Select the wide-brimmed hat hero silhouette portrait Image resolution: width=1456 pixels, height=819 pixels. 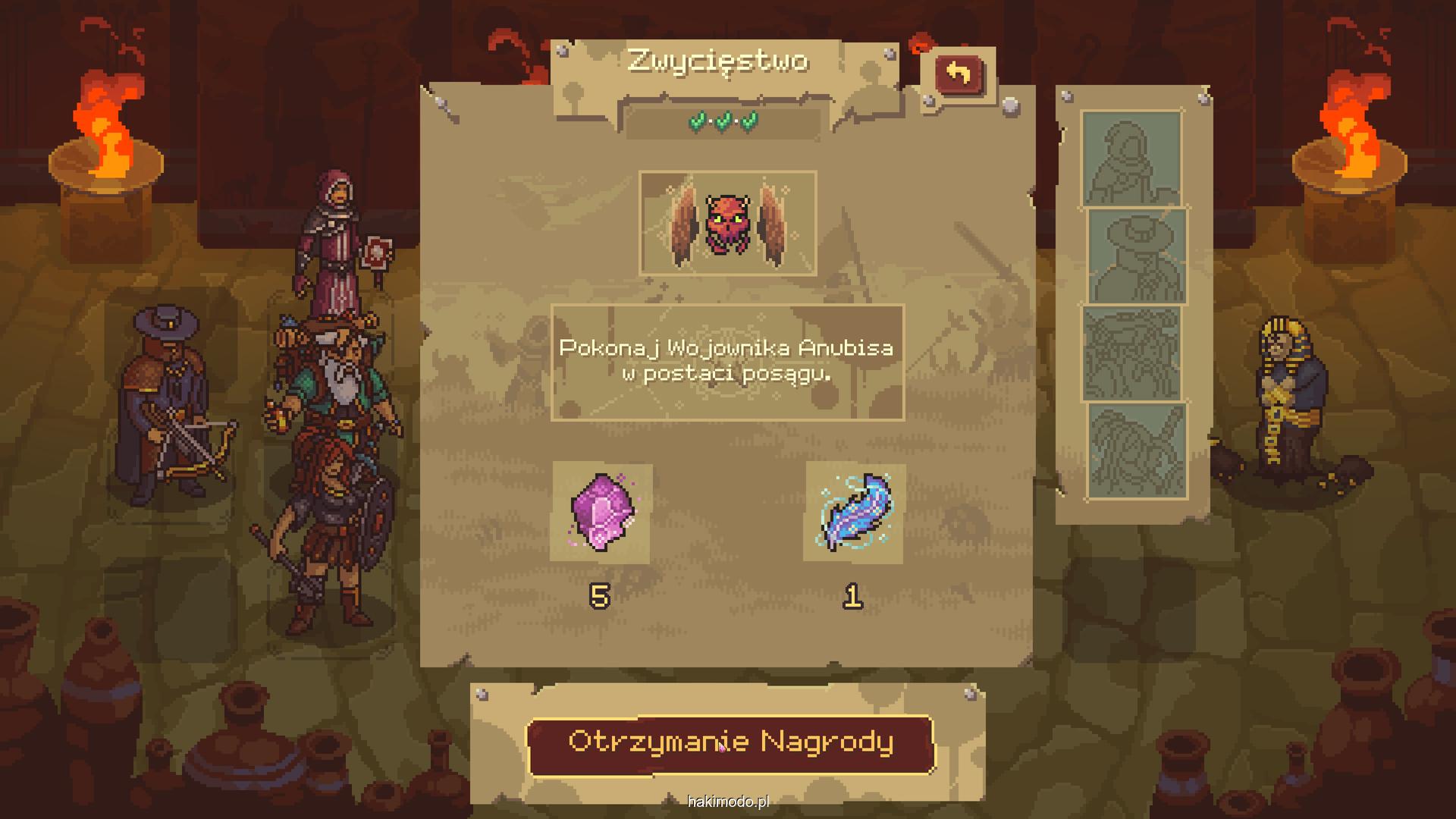click(x=1137, y=256)
